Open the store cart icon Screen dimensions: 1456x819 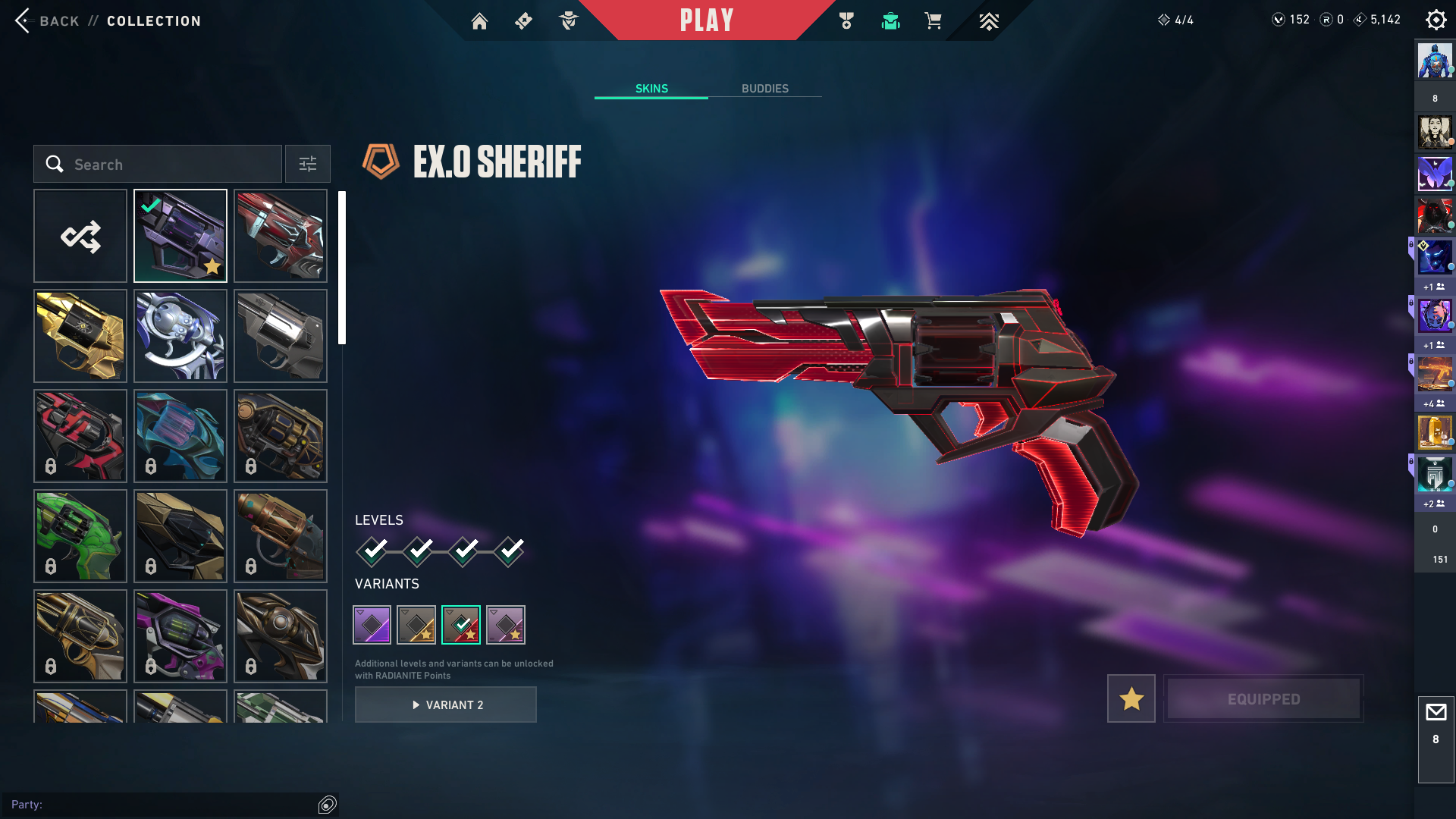point(933,21)
